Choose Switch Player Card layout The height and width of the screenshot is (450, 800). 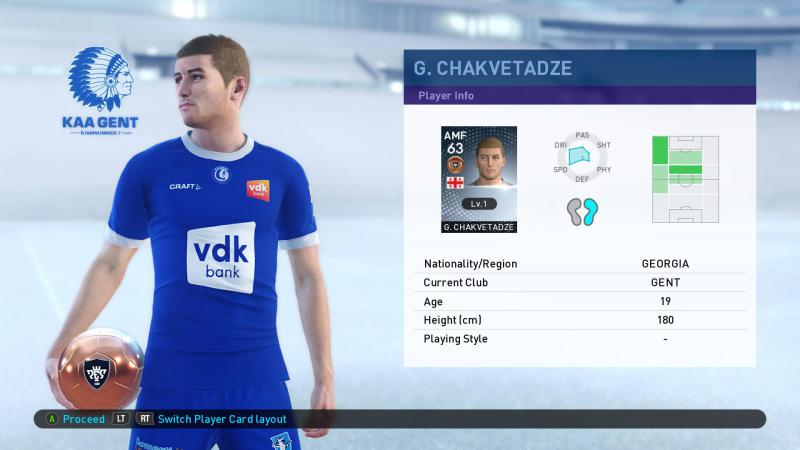point(221,419)
